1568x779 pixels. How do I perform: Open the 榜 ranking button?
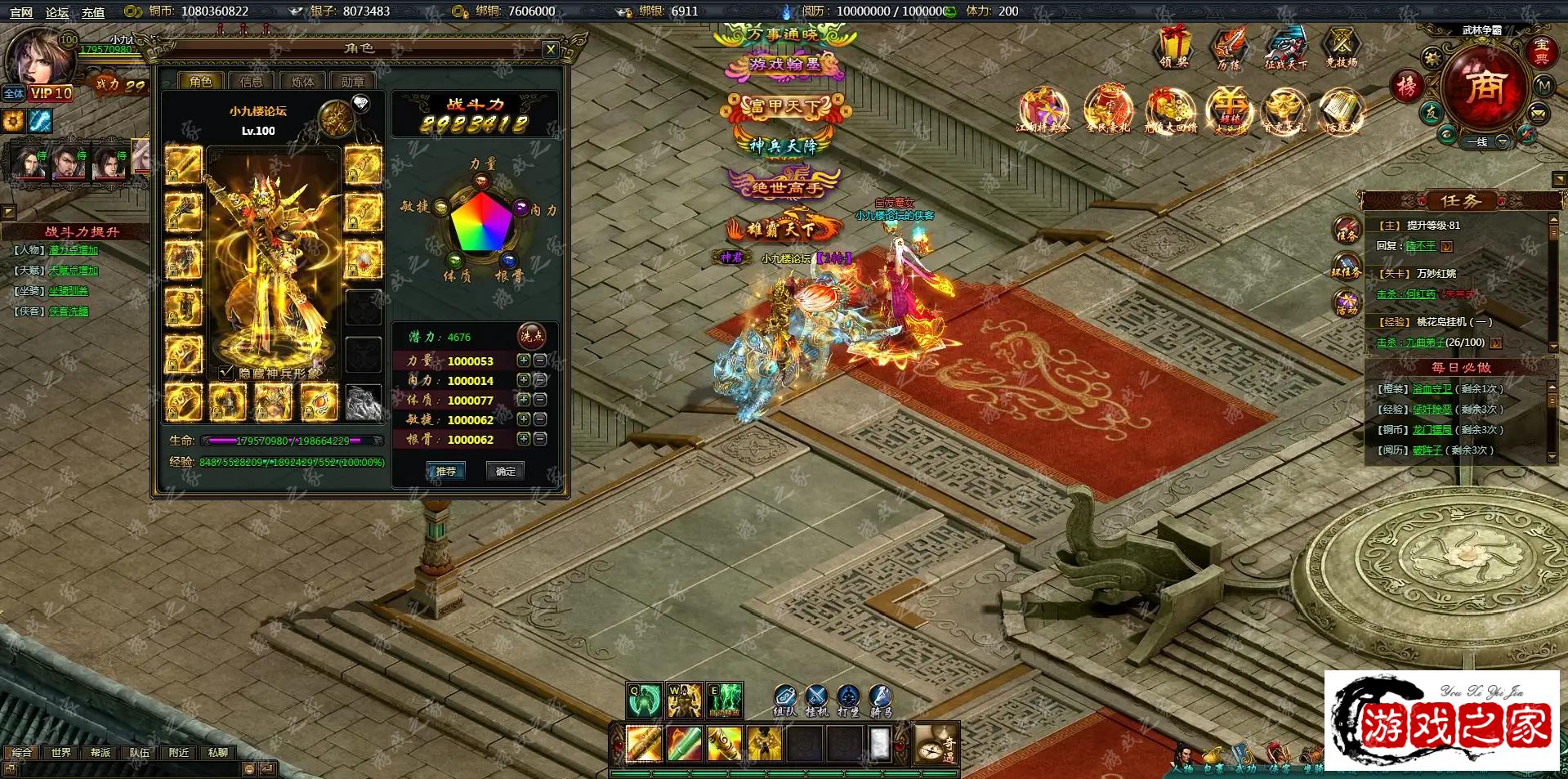coord(1407,86)
